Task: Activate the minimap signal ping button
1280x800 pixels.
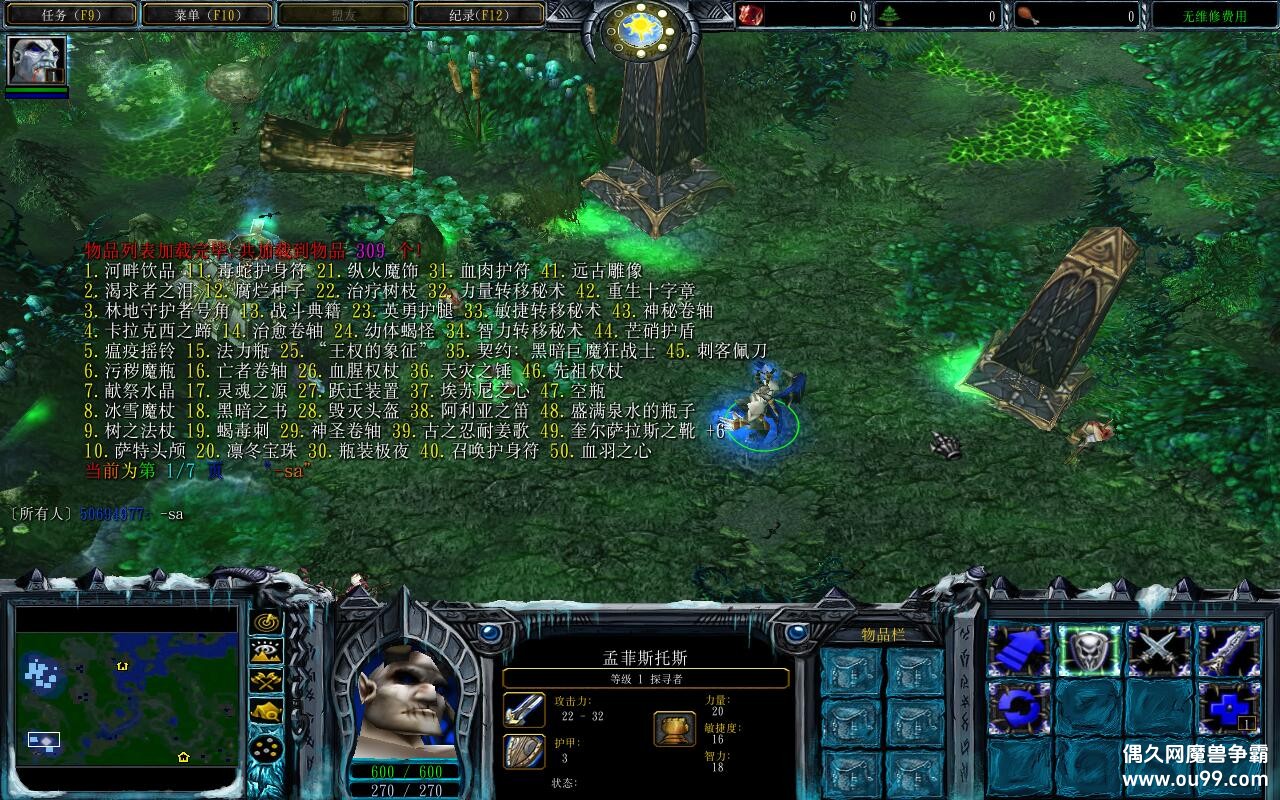Action: 266,620
